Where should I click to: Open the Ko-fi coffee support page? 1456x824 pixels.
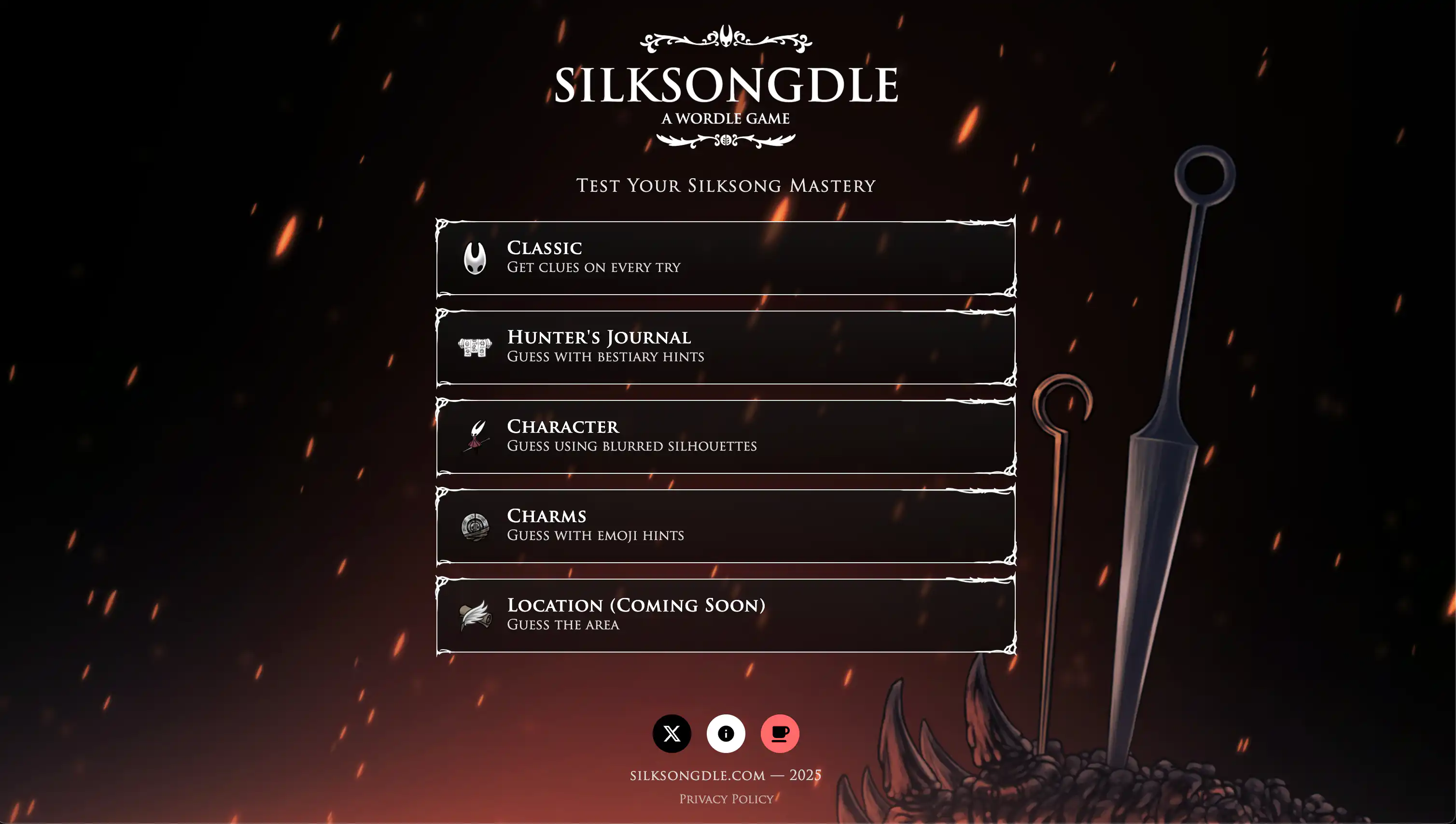(780, 734)
